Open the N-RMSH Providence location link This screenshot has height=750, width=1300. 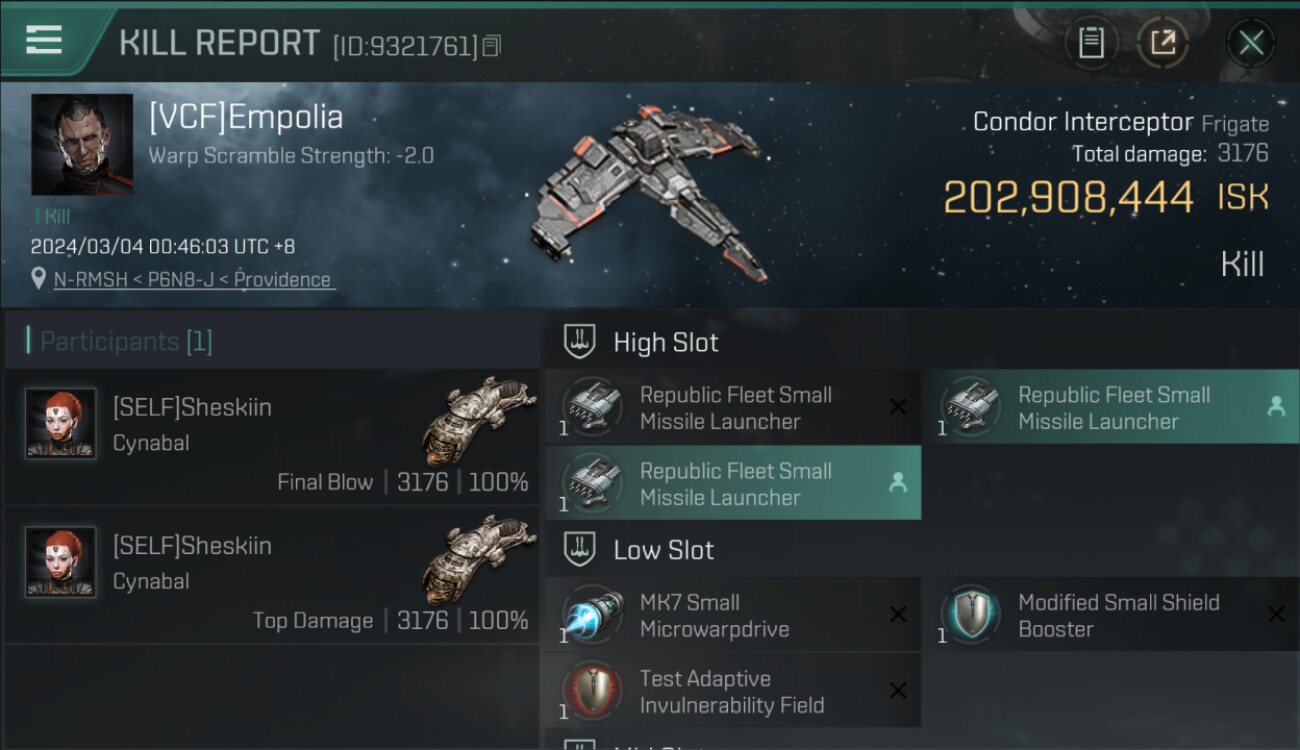point(192,280)
